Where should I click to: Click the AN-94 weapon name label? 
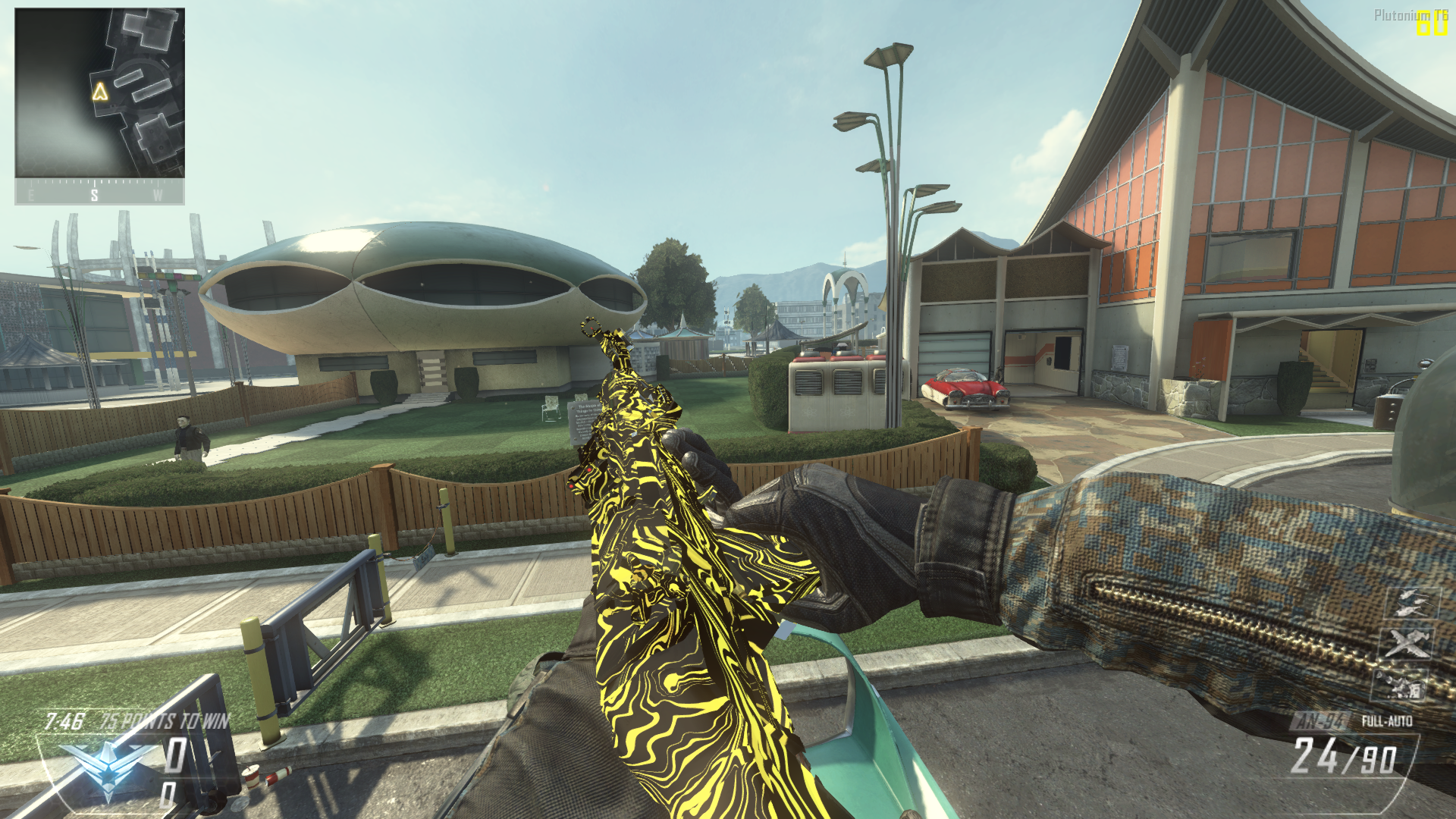[1320, 720]
